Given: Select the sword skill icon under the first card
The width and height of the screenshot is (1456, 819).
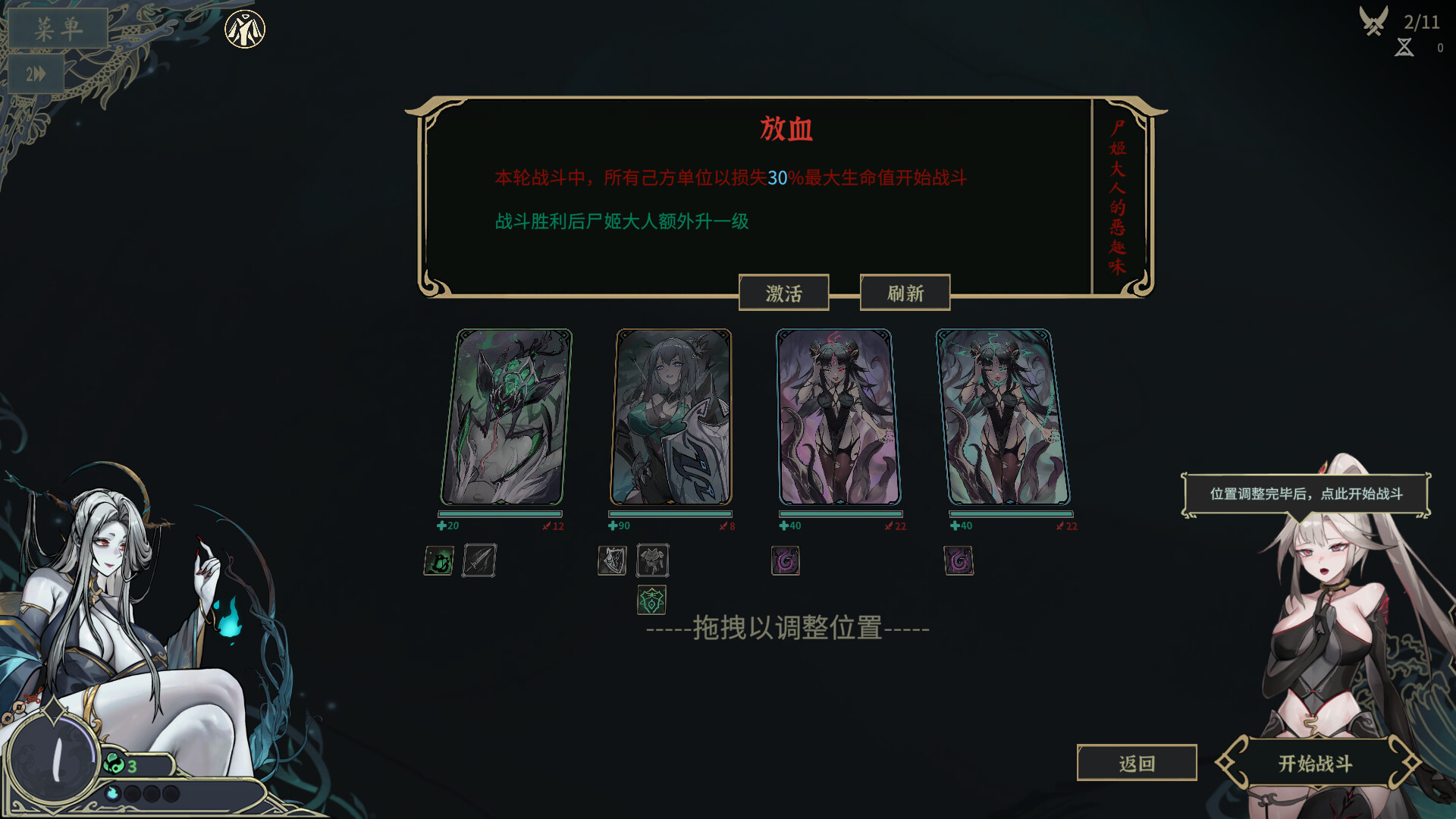Looking at the screenshot, I should click(479, 560).
